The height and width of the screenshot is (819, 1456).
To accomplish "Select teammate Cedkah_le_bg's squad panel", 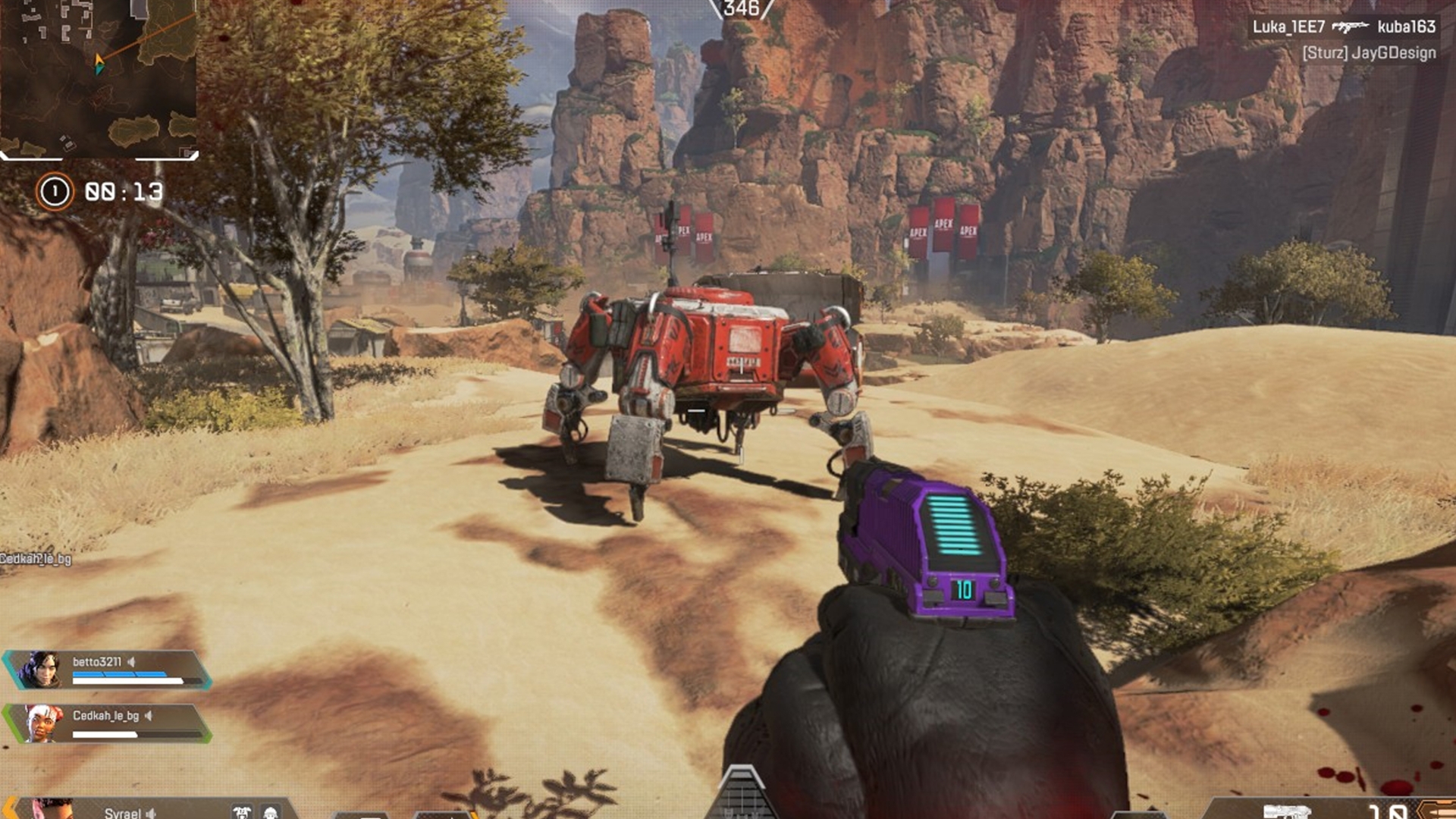I will point(108,723).
